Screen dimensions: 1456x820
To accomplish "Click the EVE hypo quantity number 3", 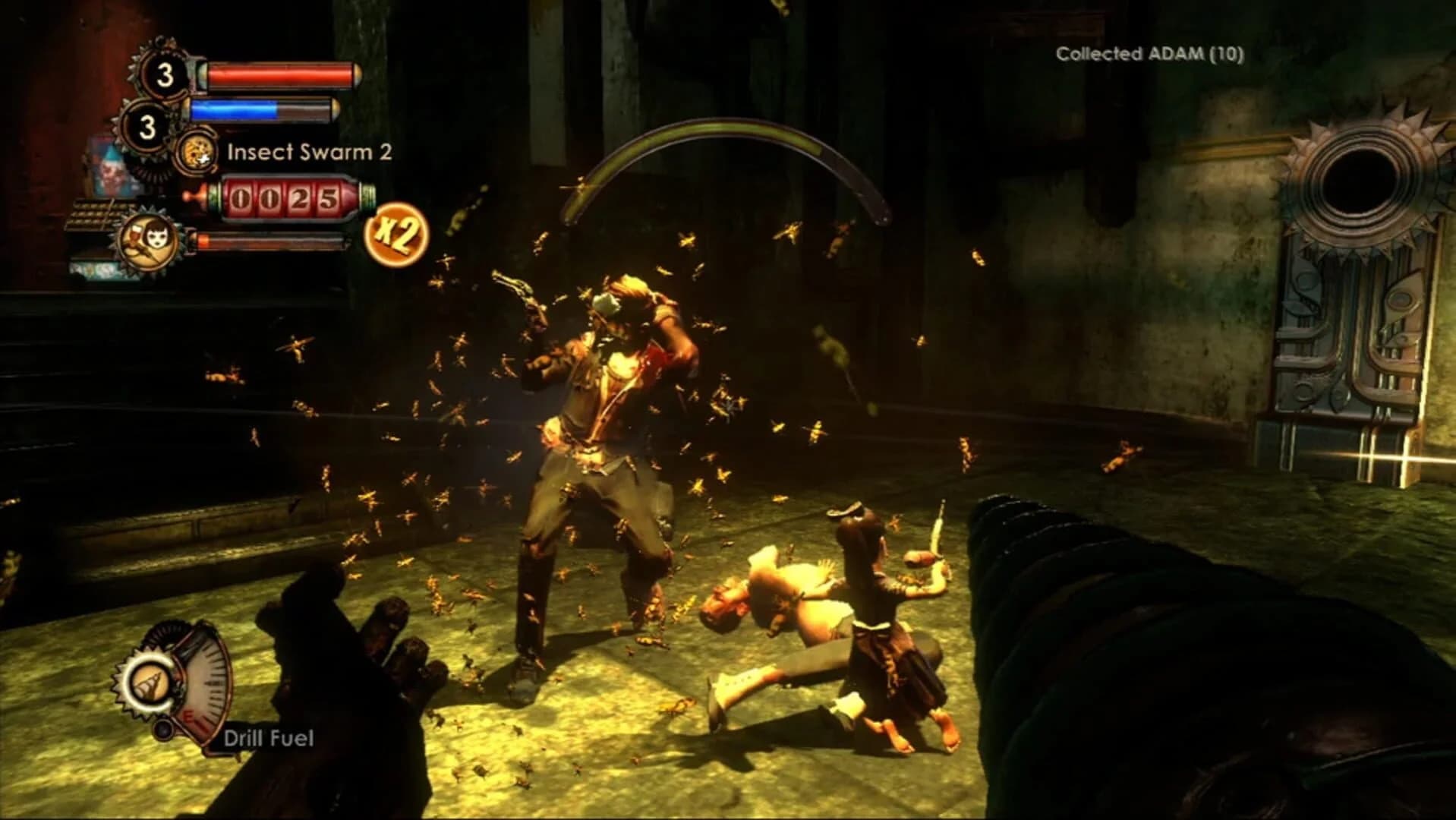I will click(x=147, y=126).
